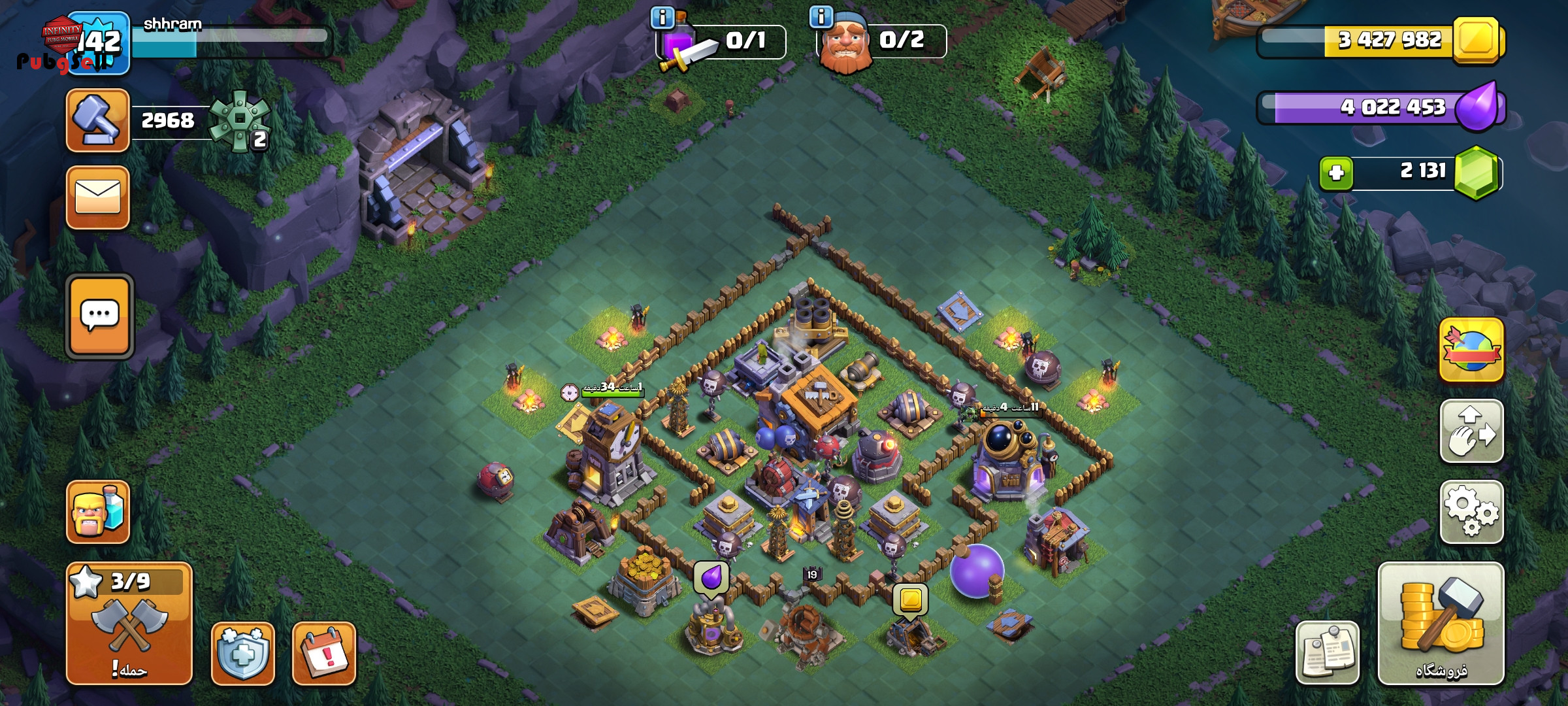
Task: Open the gear settings menu
Action: [x=1471, y=512]
